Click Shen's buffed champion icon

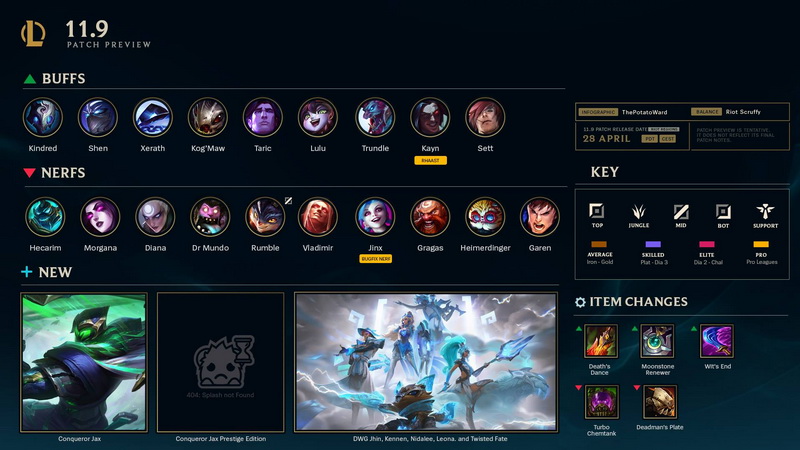(98, 117)
